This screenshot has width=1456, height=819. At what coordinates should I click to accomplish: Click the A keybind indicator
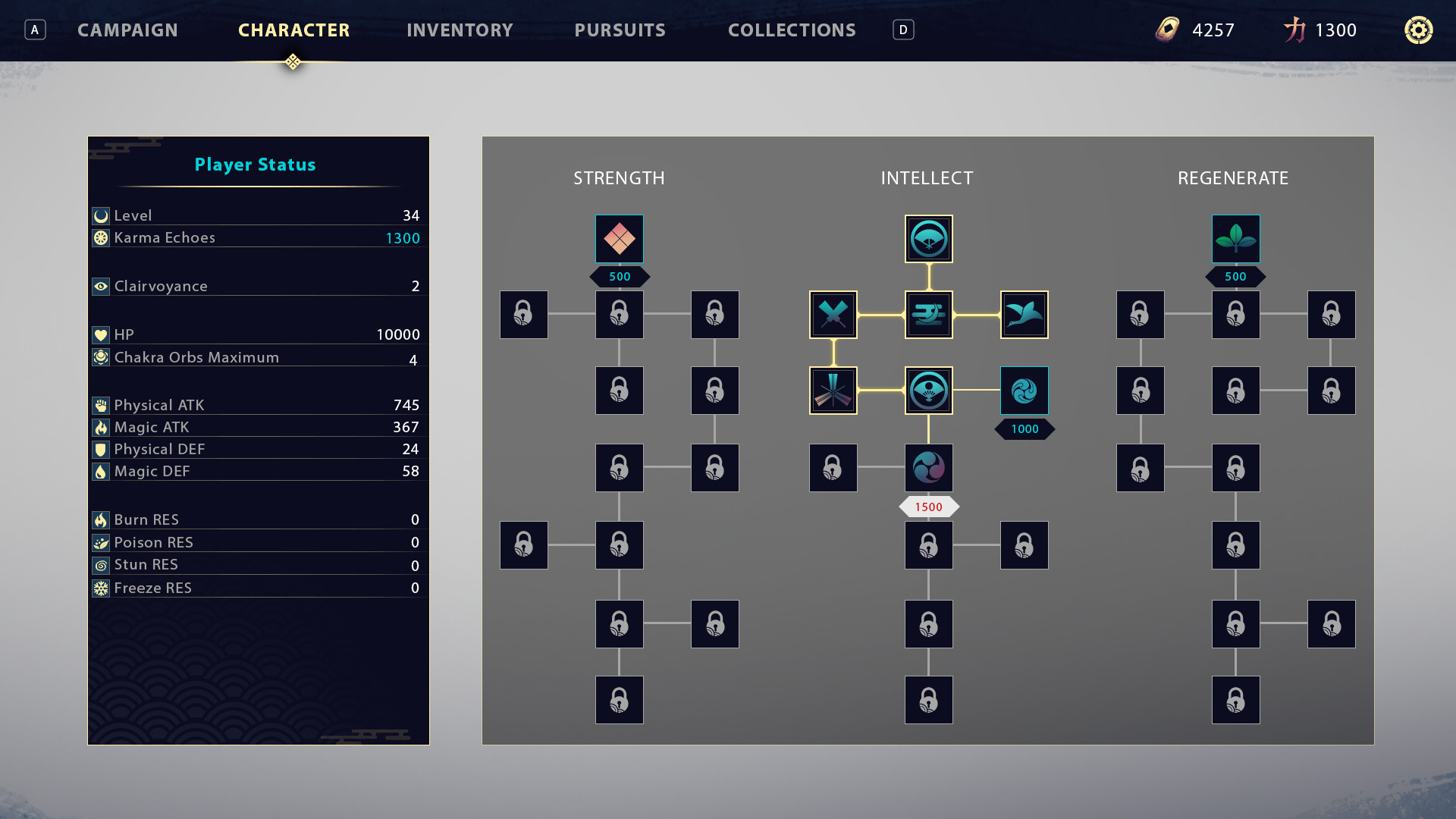coord(34,30)
